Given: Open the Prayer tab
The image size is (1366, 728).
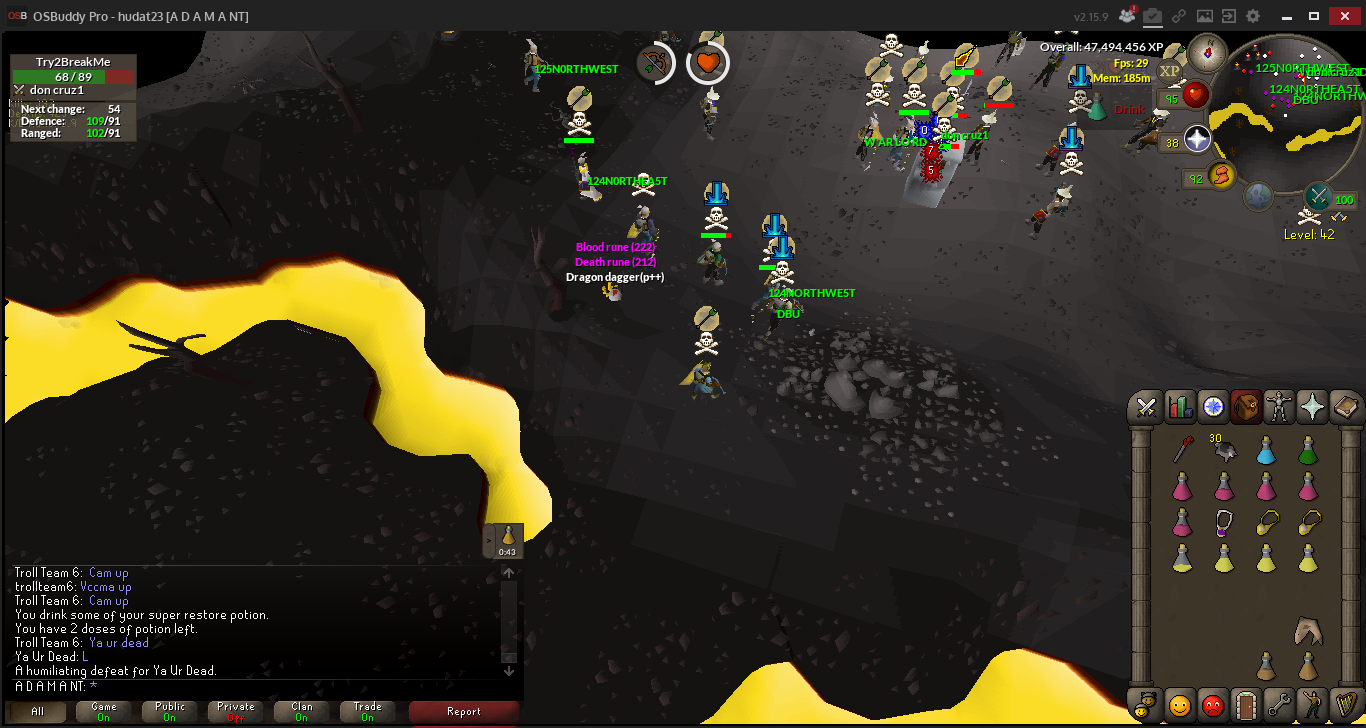Looking at the screenshot, I should [x=1312, y=406].
